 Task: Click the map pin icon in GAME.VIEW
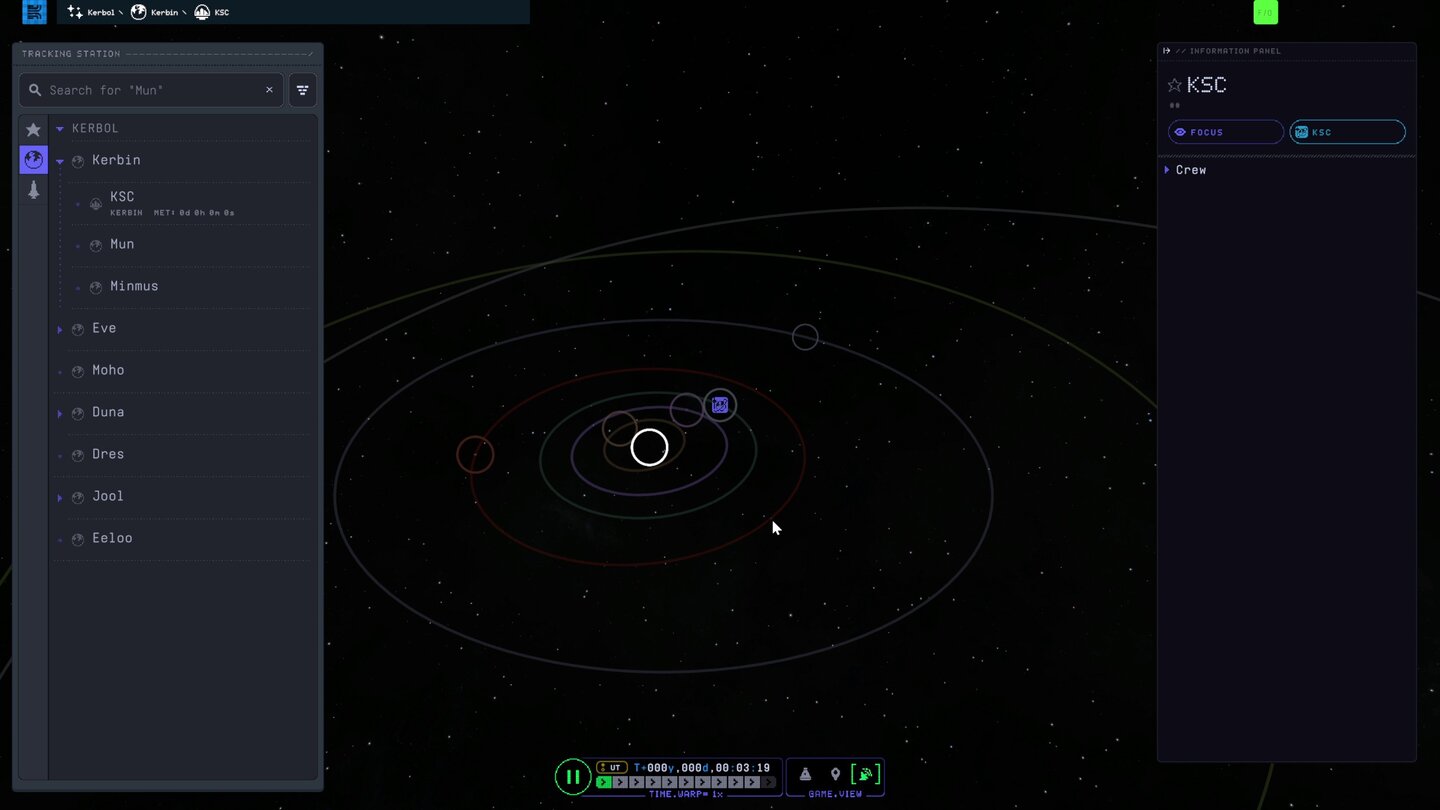pyautogui.click(x=836, y=773)
